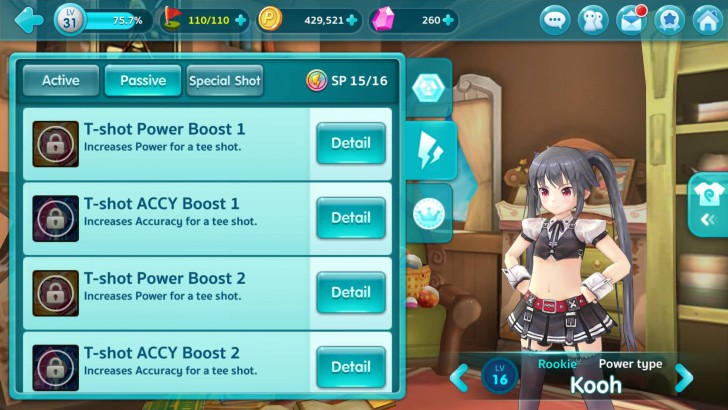Select the lightning skills side tab
The height and width of the screenshot is (410, 728).
[x=432, y=150]
